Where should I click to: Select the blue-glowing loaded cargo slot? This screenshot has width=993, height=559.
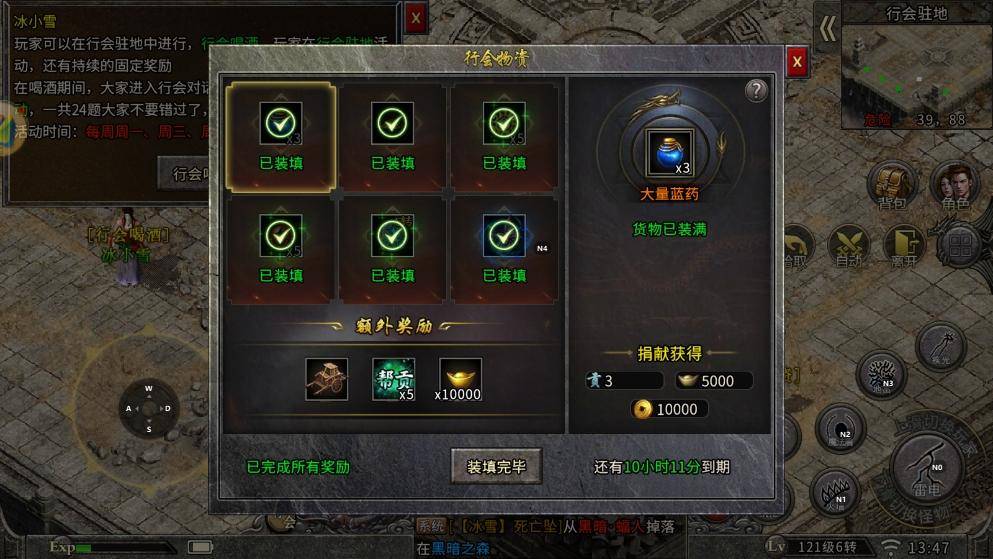504,247
